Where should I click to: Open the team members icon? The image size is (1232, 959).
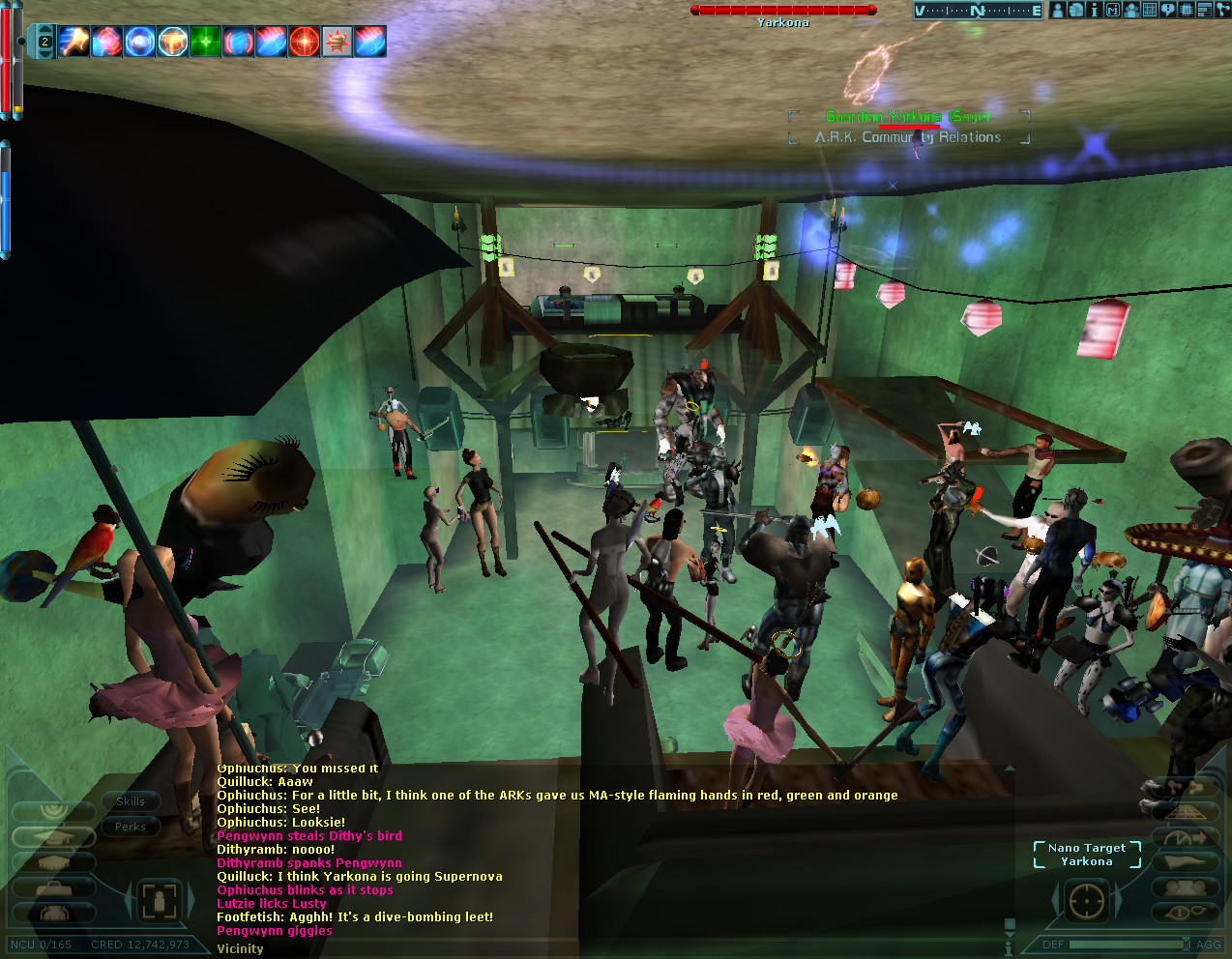[x=1130, y=10]
